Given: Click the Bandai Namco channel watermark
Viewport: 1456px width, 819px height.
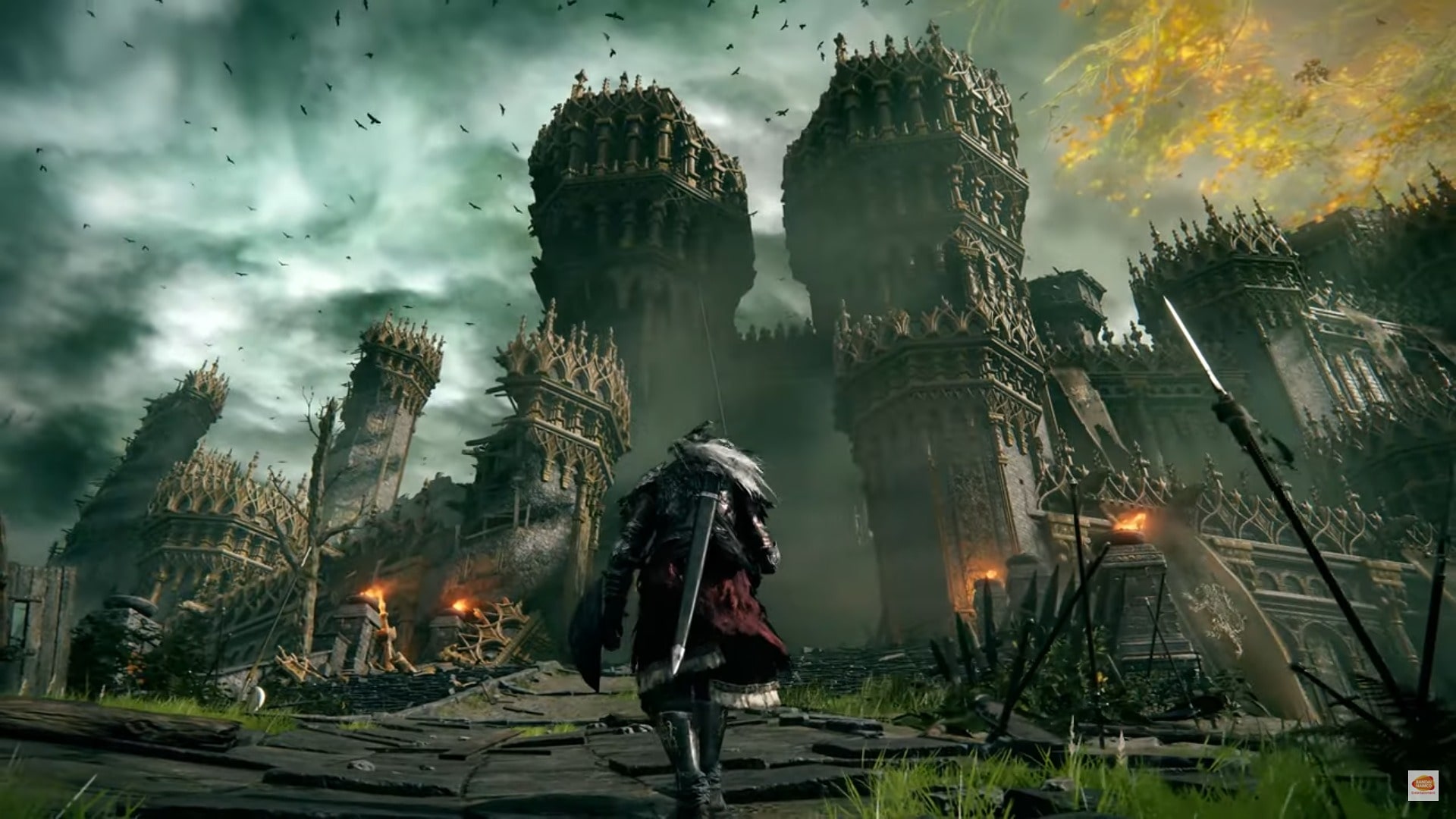Looking at the screenshot, I should pyautogui.click(x=1423, y=786).
